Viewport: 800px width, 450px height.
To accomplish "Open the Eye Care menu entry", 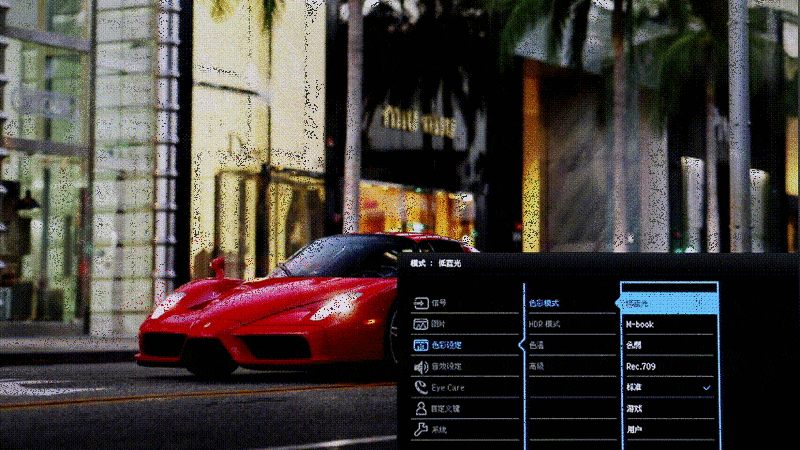I will click(448, 388).
